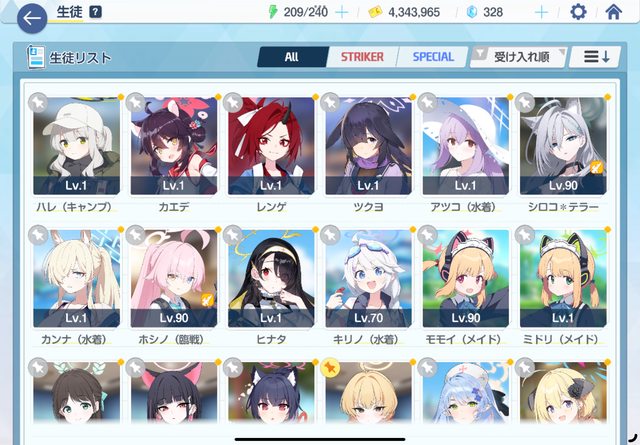Open settings gear icon
Viewport: 640px width, 445px height.
[x=578, y=12]
